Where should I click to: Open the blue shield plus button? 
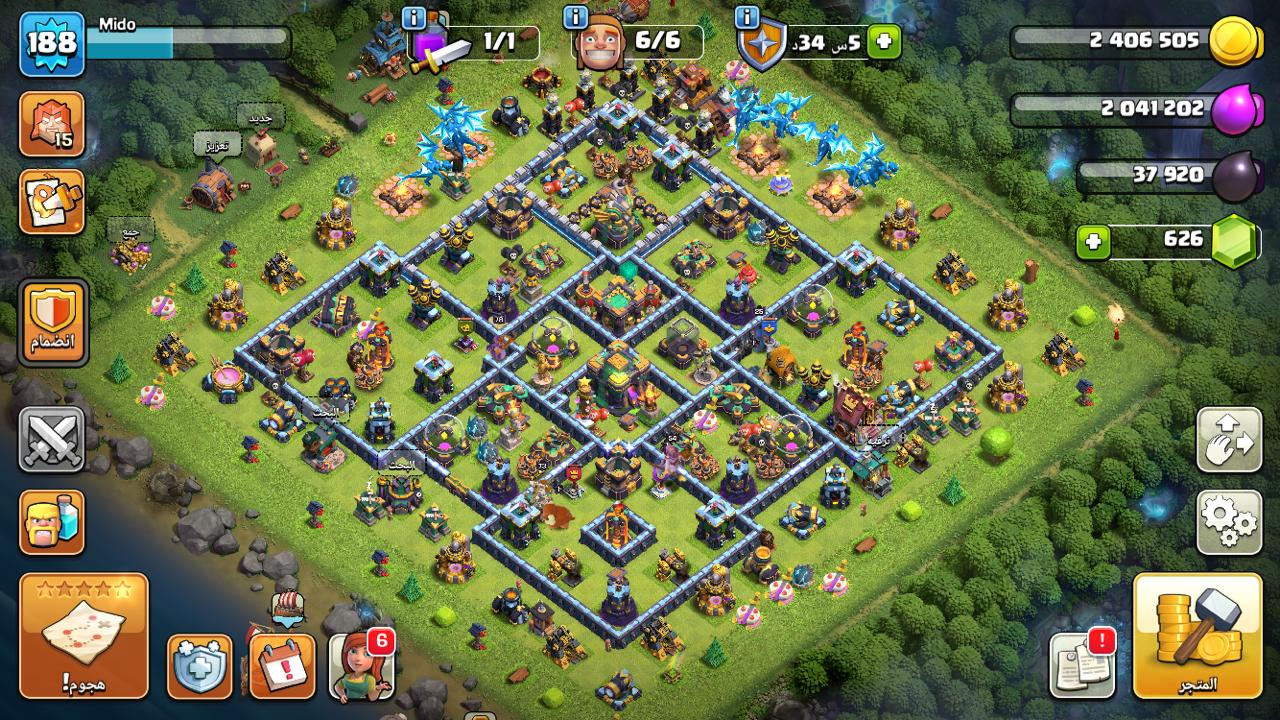[199, 666]
